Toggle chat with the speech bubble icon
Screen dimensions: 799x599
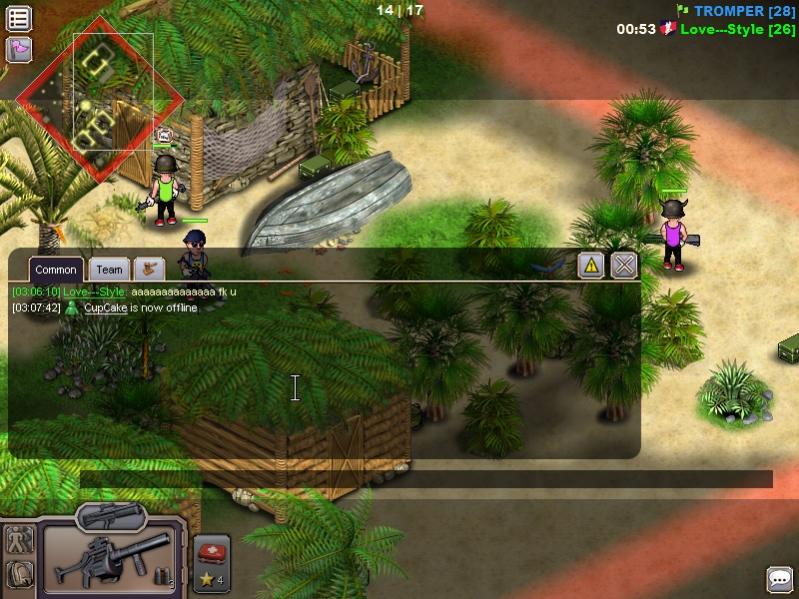click(x=780, y=579)
